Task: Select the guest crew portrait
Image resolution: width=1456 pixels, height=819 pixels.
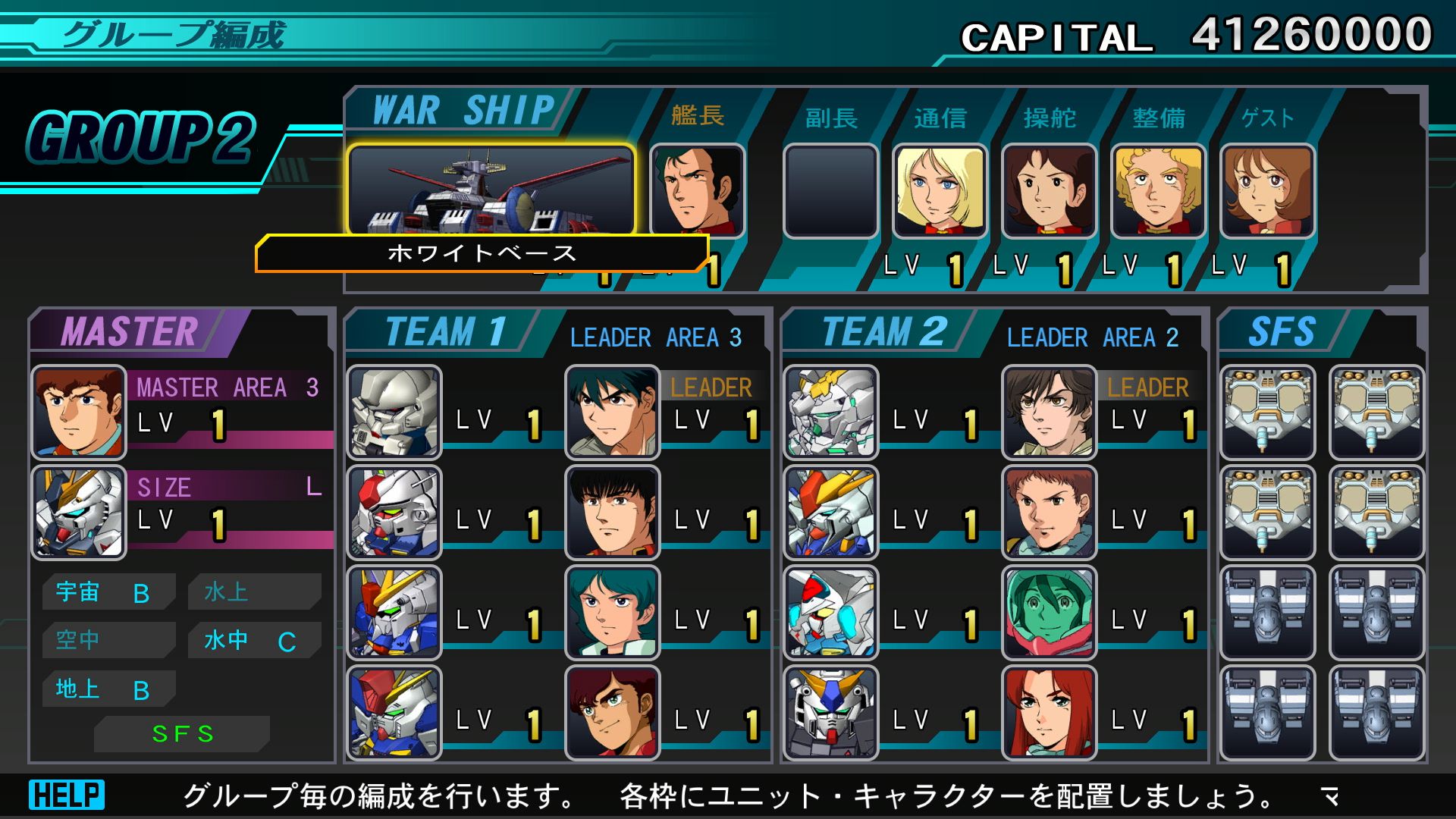Action: click(1267, 191)
